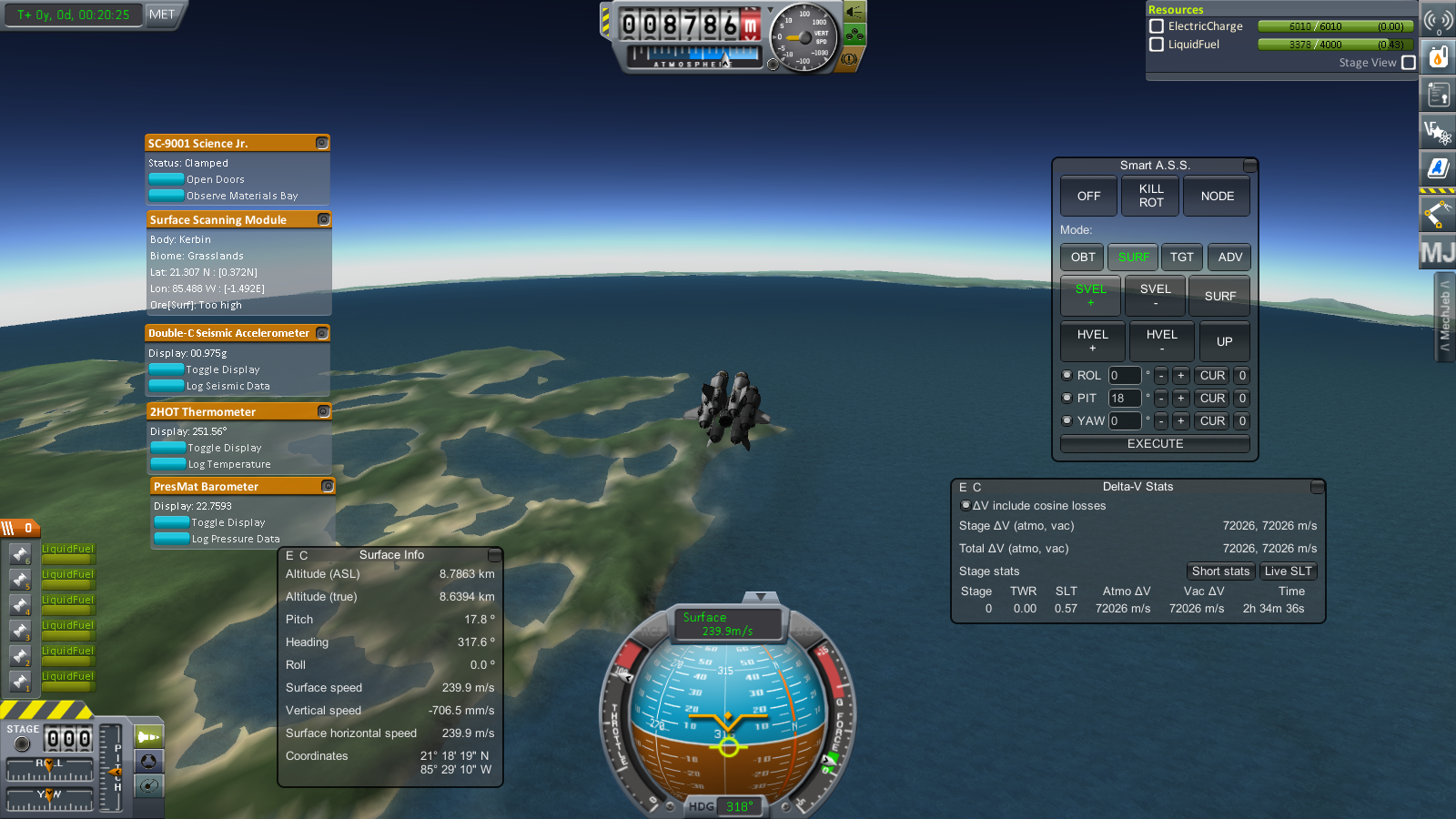Log Temperature with the 2HOT Thermometer

tap(168, 464)
